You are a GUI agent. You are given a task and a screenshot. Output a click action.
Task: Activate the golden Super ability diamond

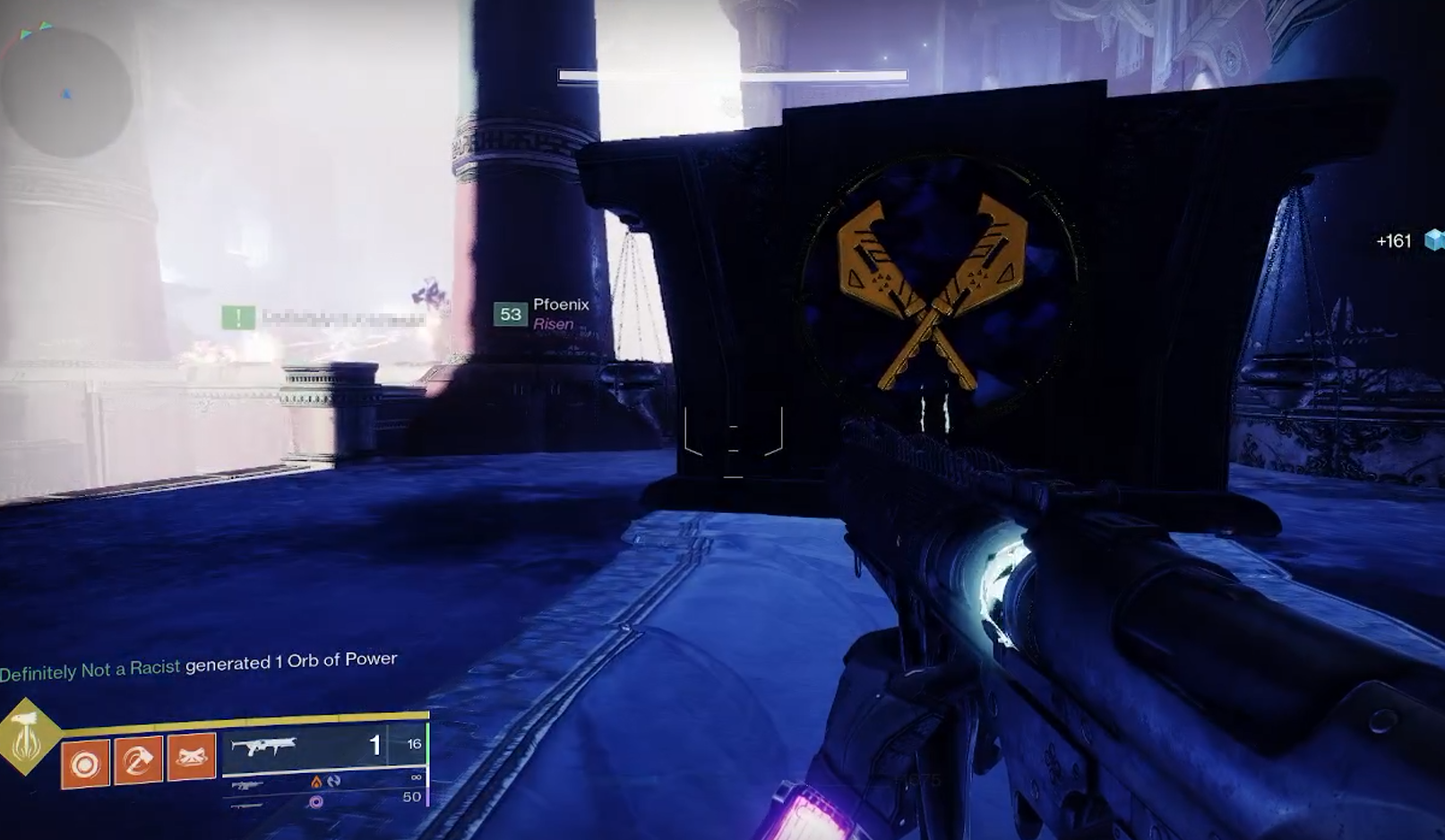click(27, 736)
